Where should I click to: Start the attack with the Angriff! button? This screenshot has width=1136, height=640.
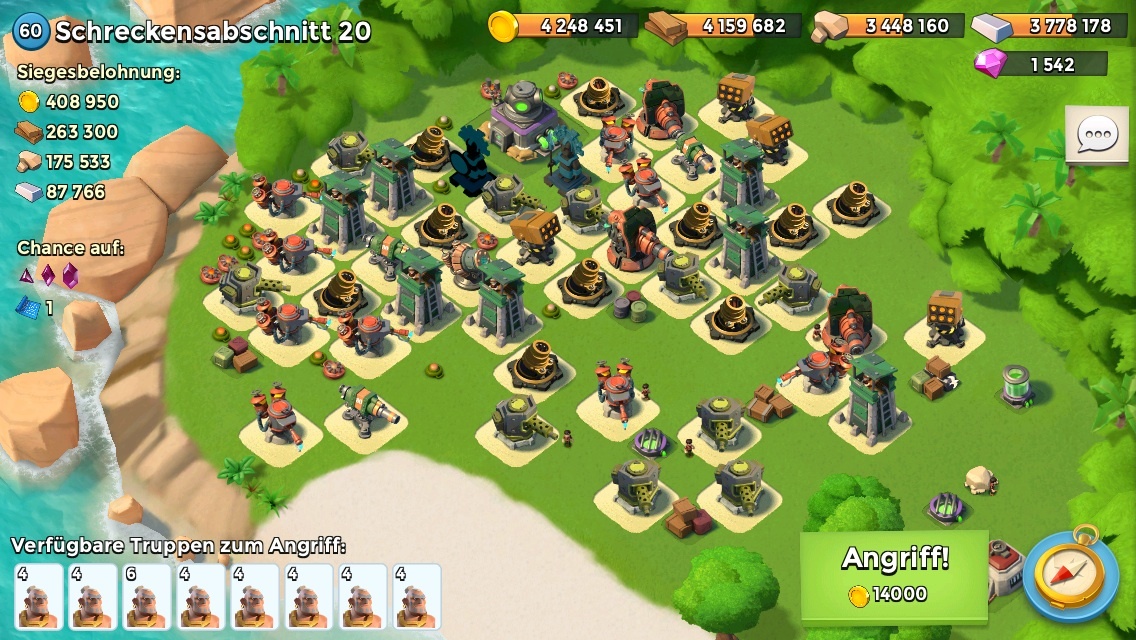(894, 575)
